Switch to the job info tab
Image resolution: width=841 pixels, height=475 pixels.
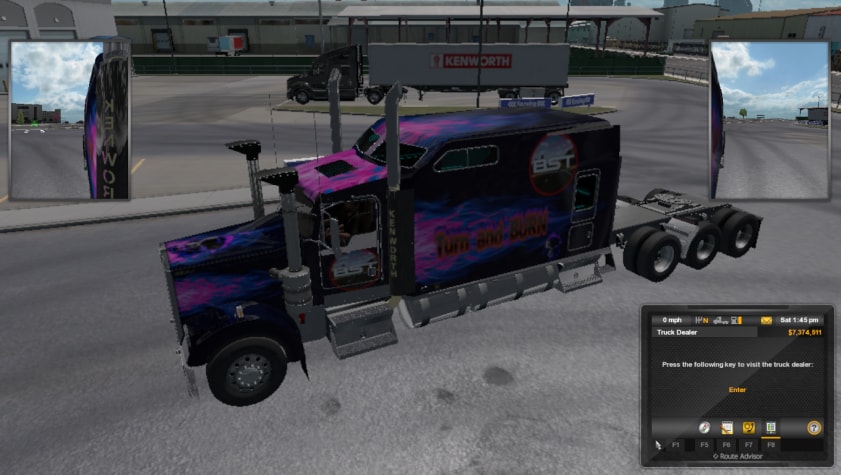(x=727, y=427)
